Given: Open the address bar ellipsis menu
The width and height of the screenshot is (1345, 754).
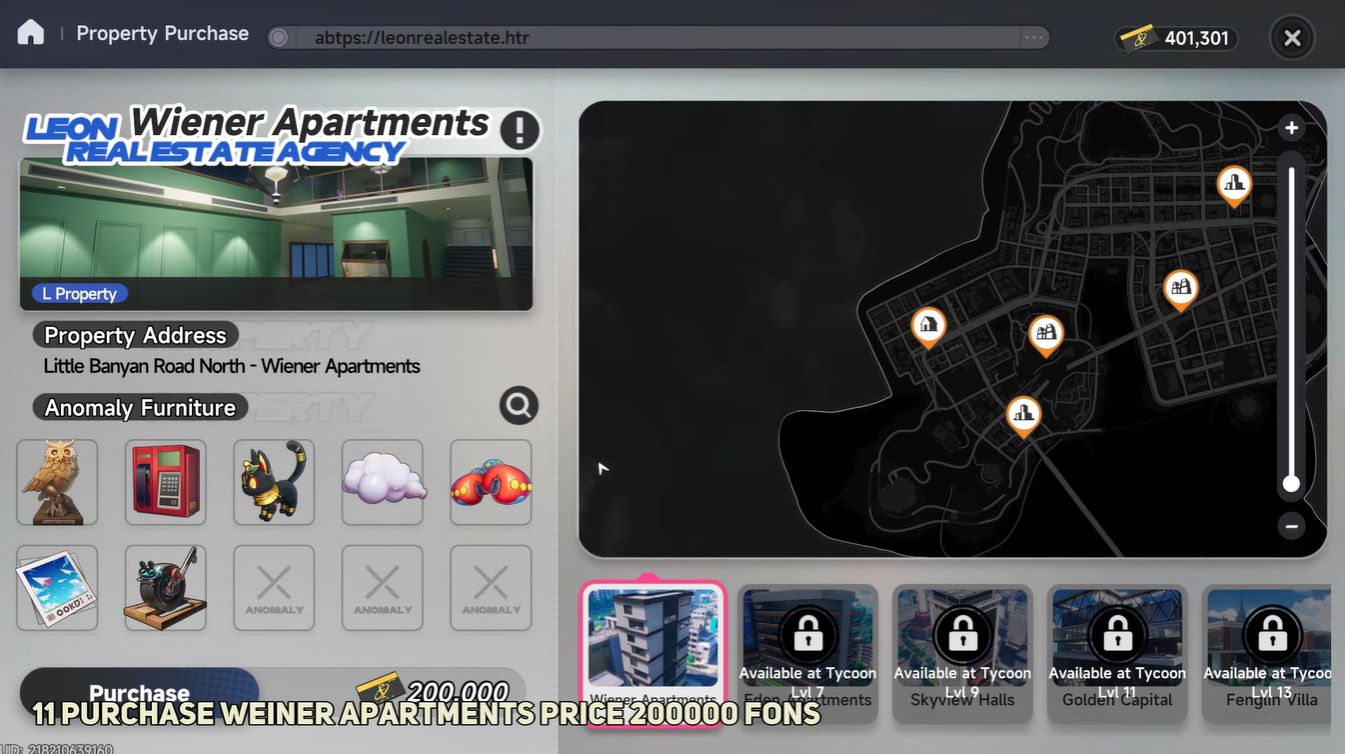Looking at the screenshot, I should (x=1033, y=35).
